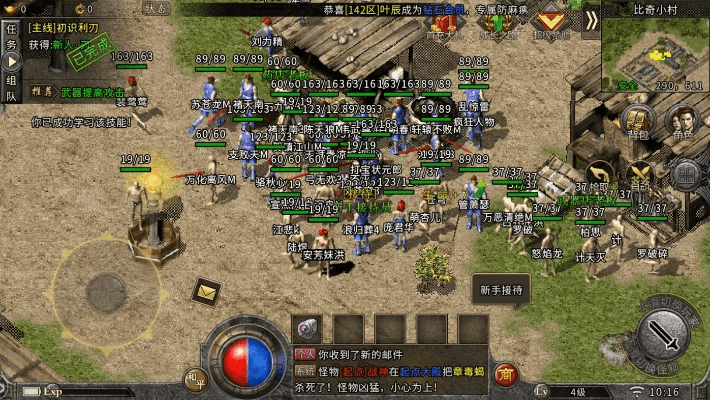The image size is (710, 400).
Task: Talk to 新手接待 via the label button
Action: (x=501, y=290)
